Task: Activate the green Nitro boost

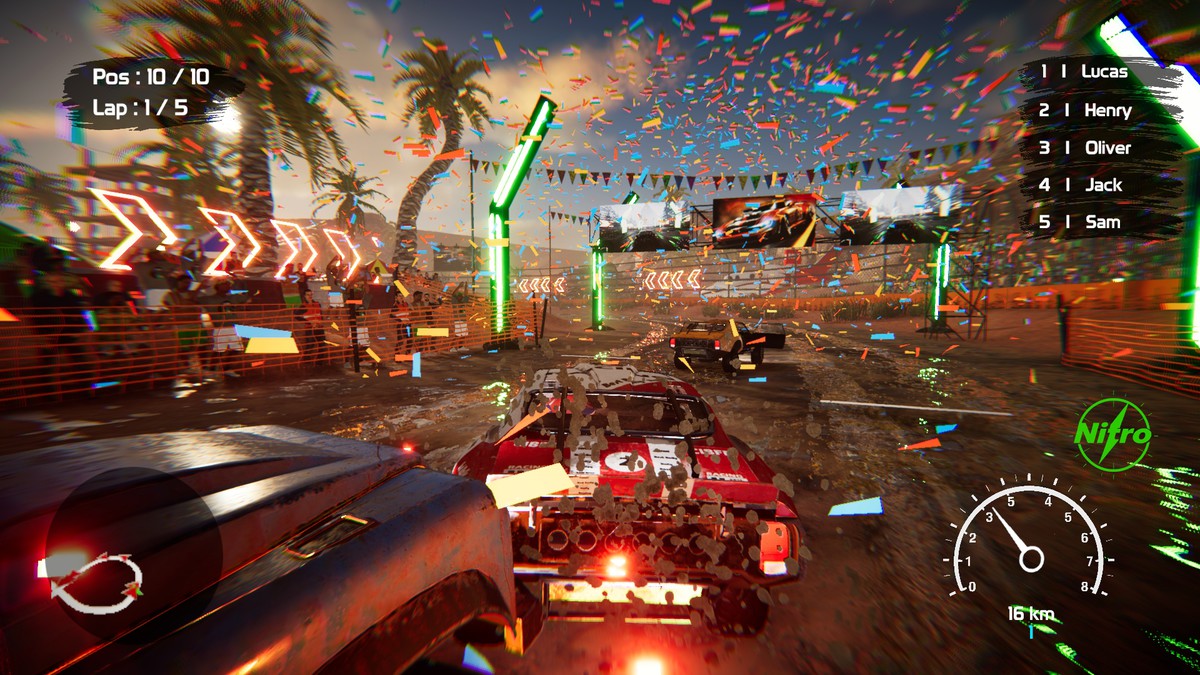Action: click(1113, 434)
